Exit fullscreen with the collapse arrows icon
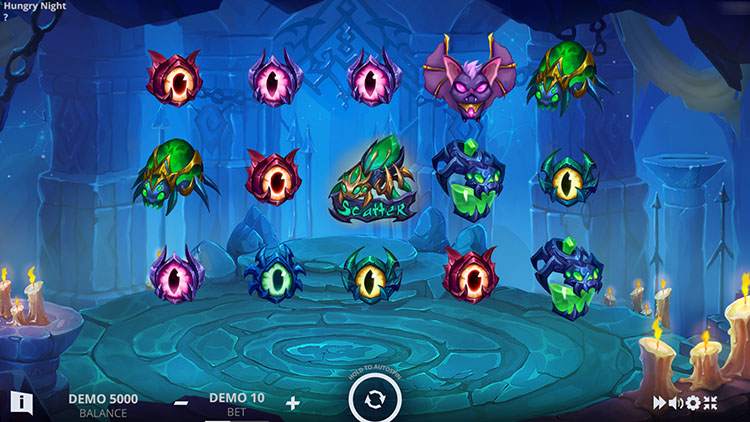The image size is (750, 422). (x=711, y=403)
